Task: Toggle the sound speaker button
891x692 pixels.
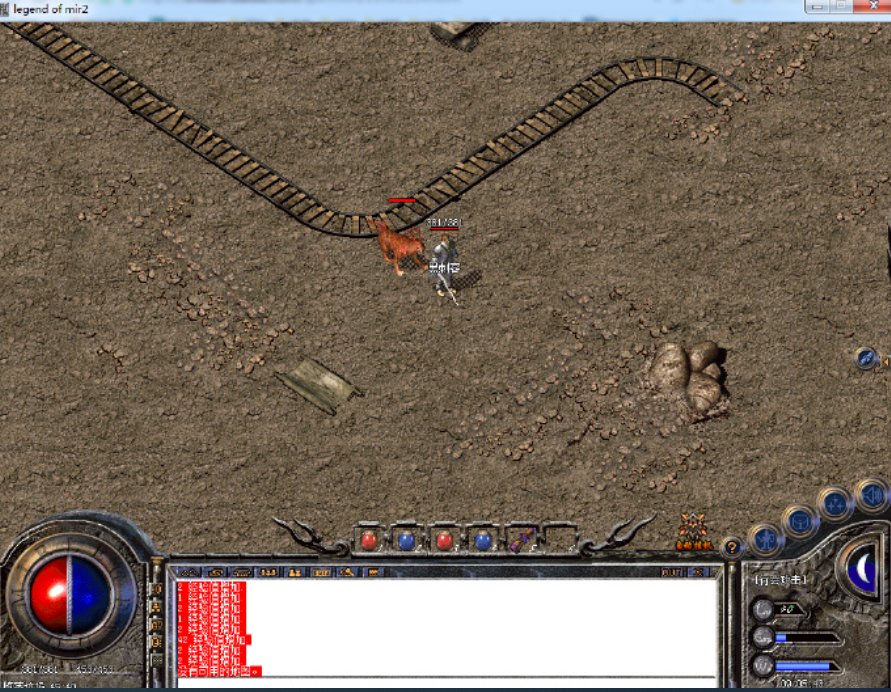Action: tap(871, 494)
